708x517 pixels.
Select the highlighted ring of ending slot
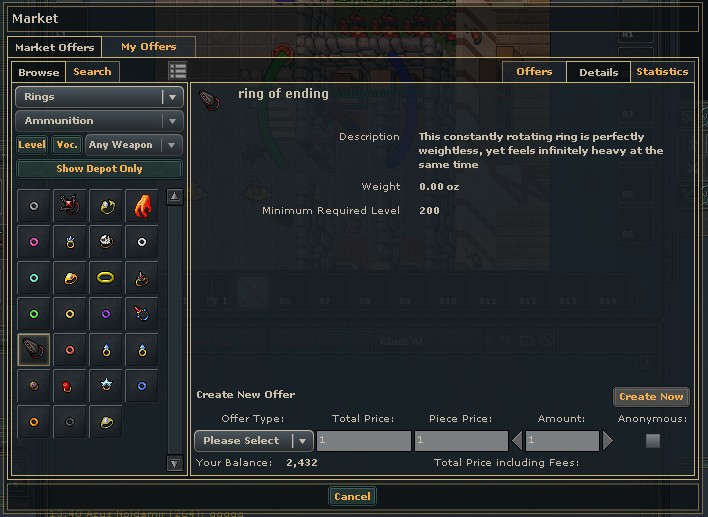click(x=34, y=350)
